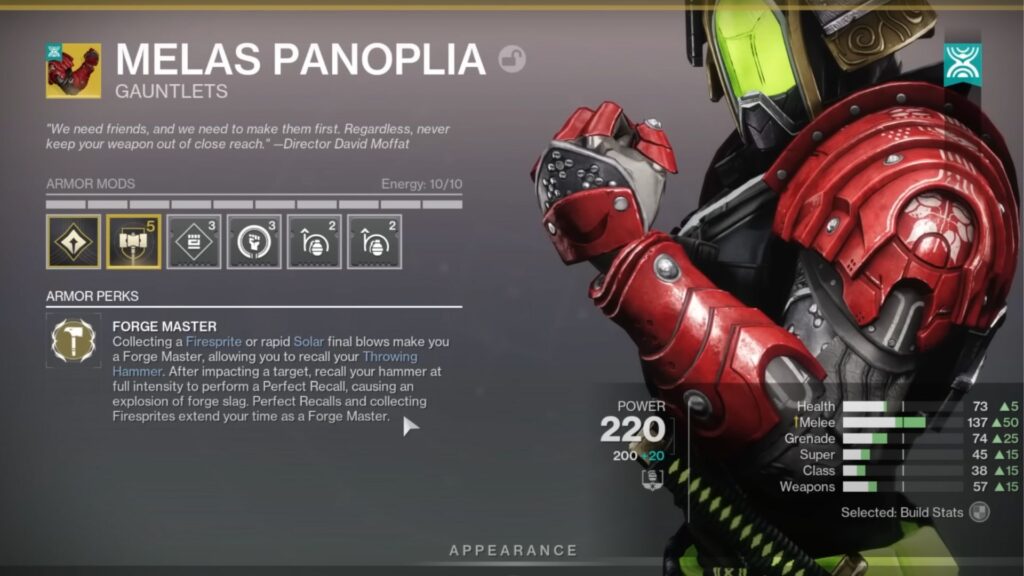
Task: Inspect the badge icon under the Power value
Action: (651, 480)
